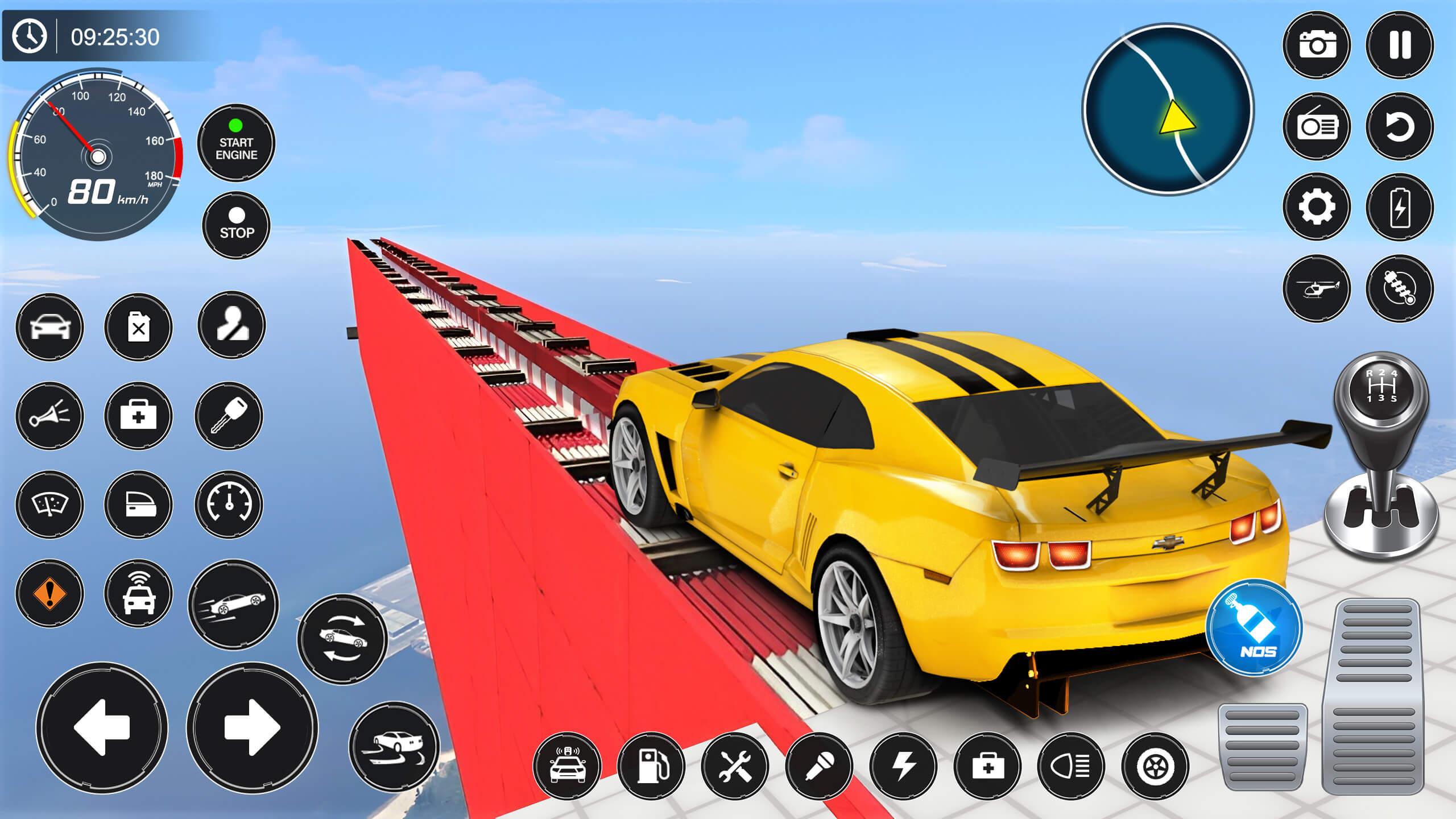The width and height of the screenshot is (1456, 819).
Task: Toggle the hazard warning triangle
Action: 49,593
